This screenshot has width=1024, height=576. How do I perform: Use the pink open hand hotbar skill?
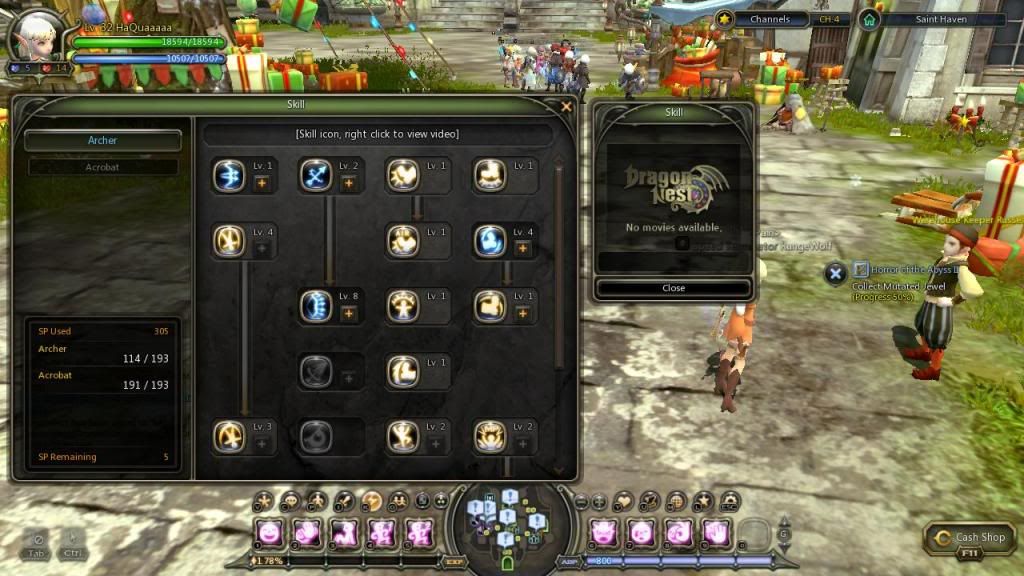coord(716,533)
